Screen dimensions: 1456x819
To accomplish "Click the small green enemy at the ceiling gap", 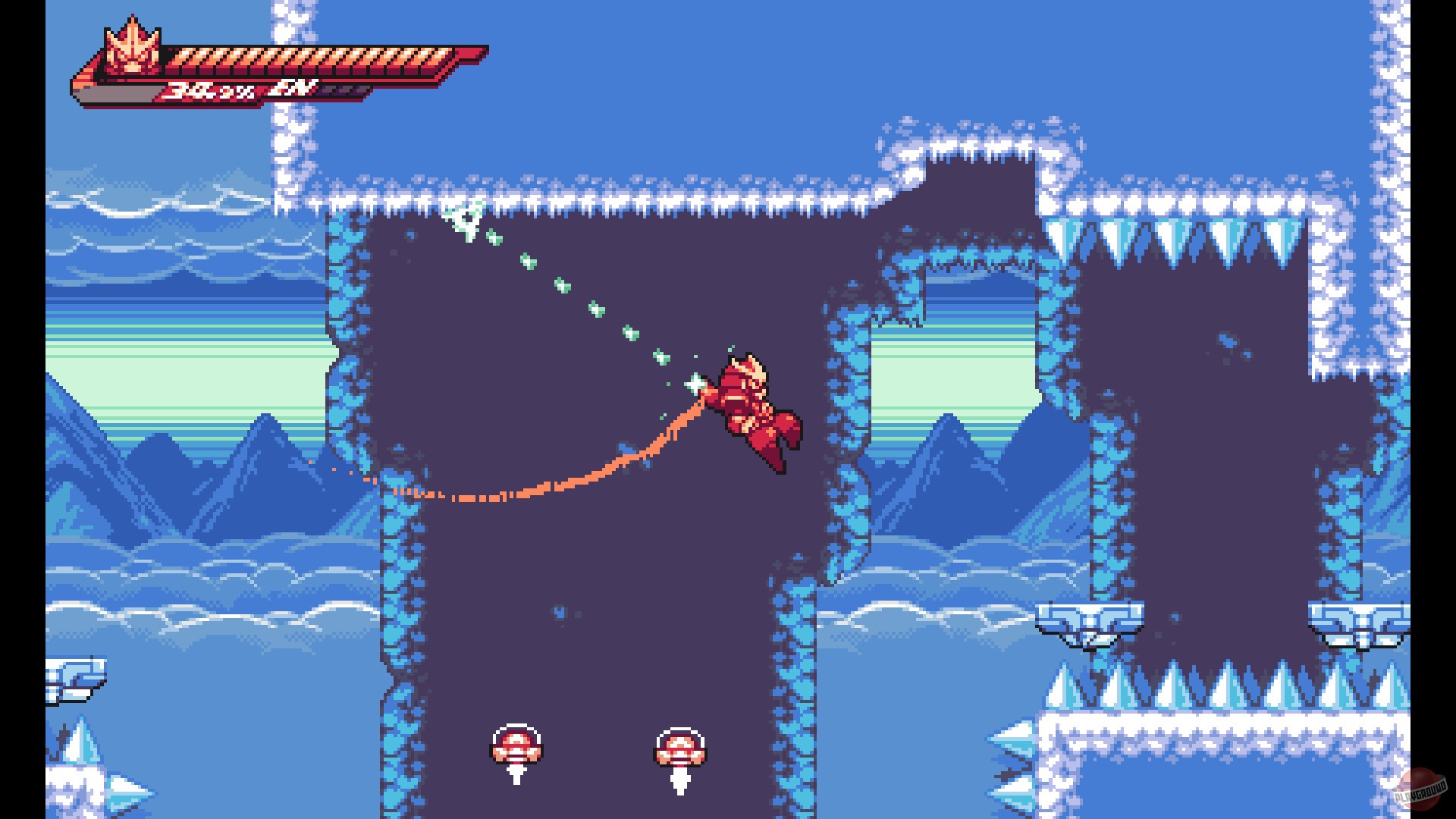I will (x=466, y=220).
